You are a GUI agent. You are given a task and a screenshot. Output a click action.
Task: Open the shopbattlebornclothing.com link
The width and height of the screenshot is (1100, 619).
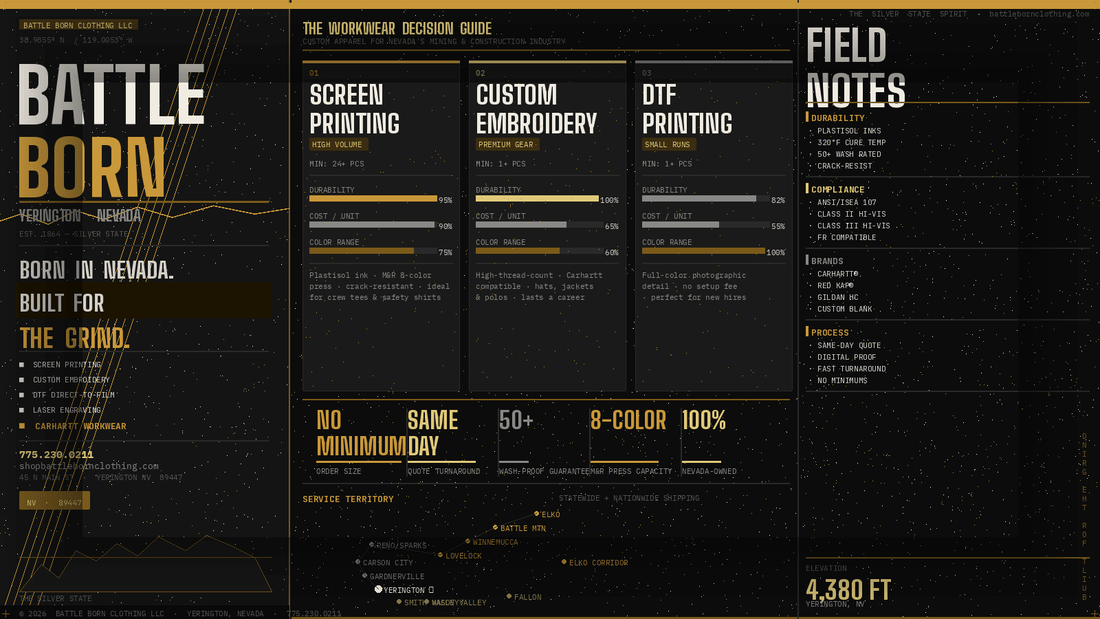pyautogui.click(x=89, y=466)
